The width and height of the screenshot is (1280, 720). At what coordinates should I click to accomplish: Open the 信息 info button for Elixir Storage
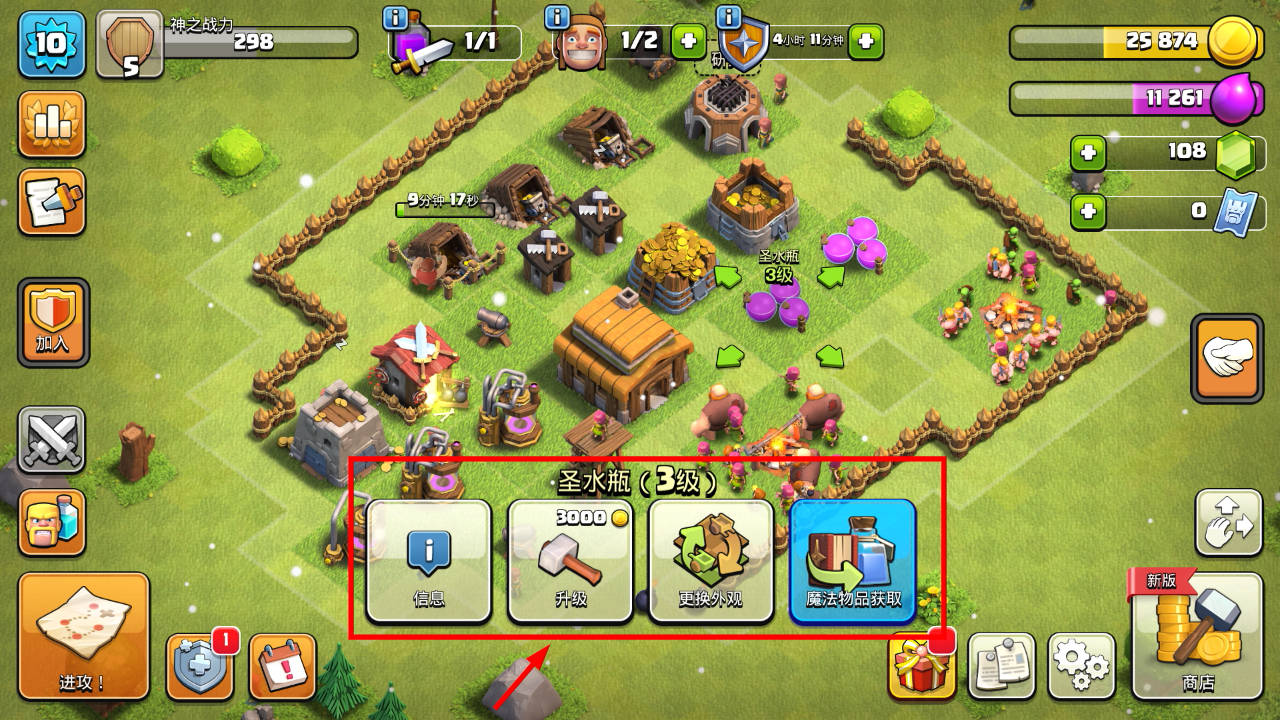coord(428,561)
